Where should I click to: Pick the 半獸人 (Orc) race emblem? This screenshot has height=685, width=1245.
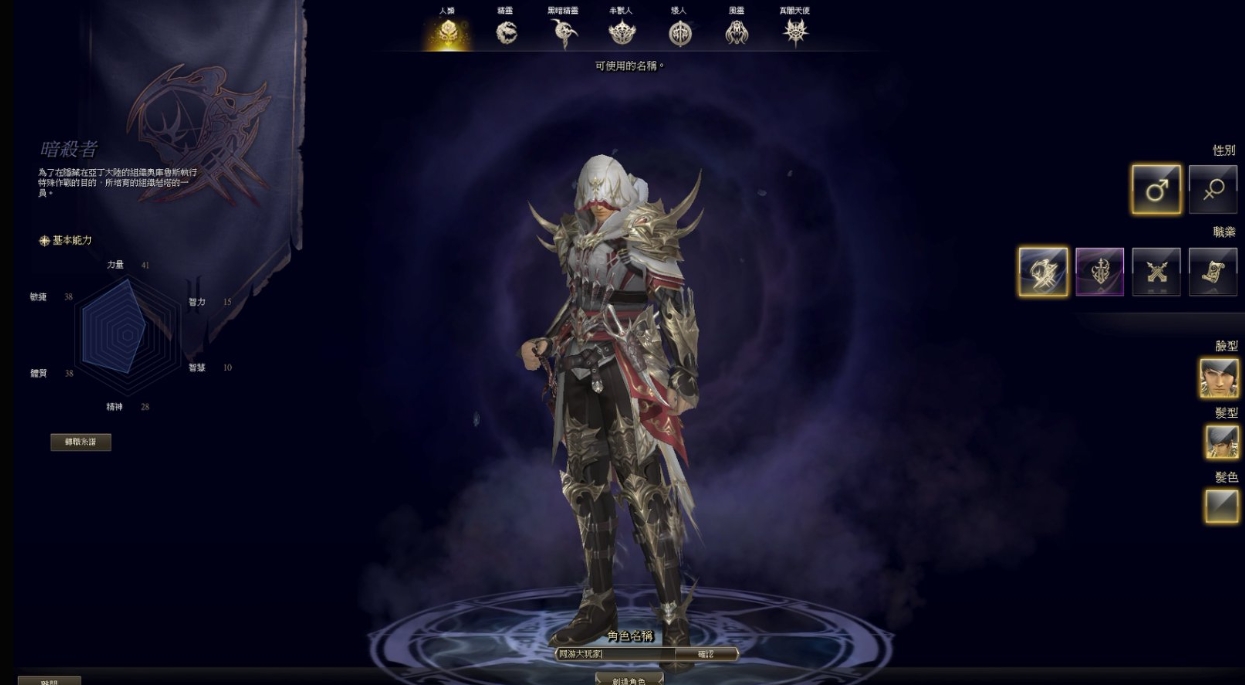[x=622, y=33]
